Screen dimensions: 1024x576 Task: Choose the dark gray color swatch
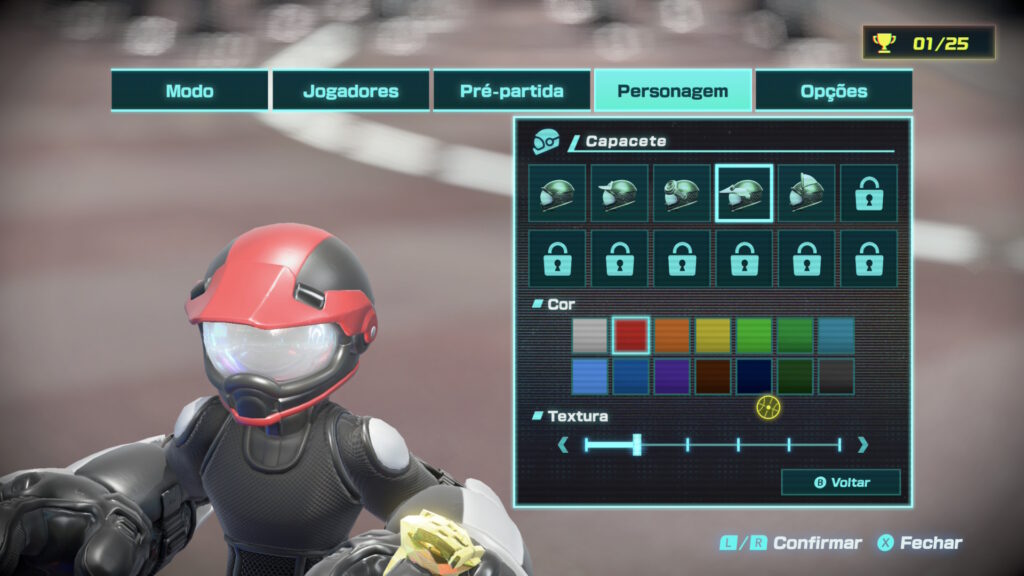[x=836, y=376]
